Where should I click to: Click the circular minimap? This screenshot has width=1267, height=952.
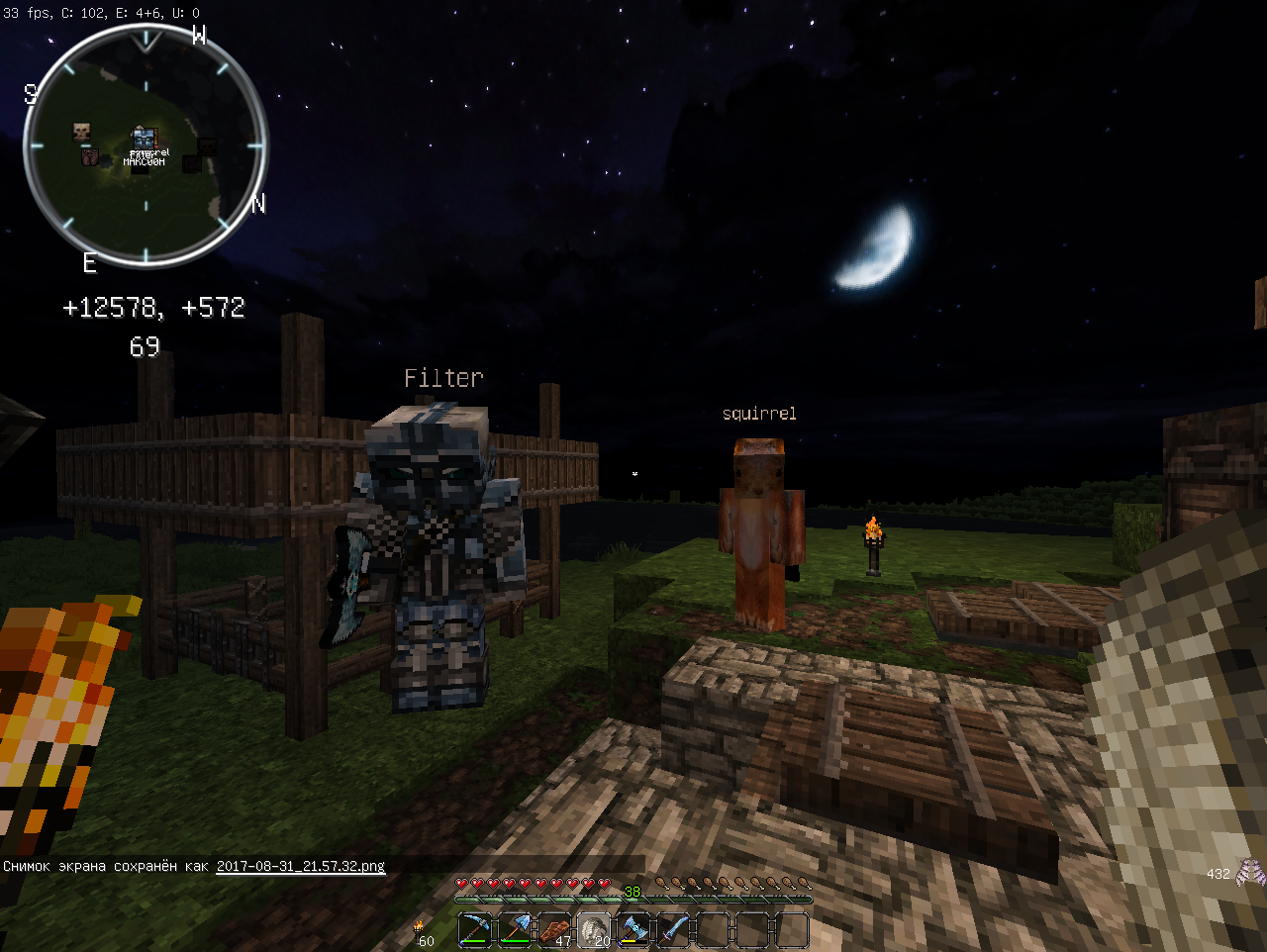point(146,145)
